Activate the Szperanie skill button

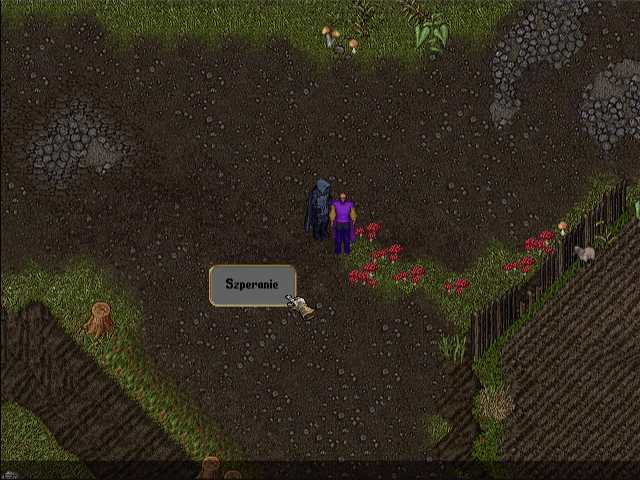coord(251,285)
